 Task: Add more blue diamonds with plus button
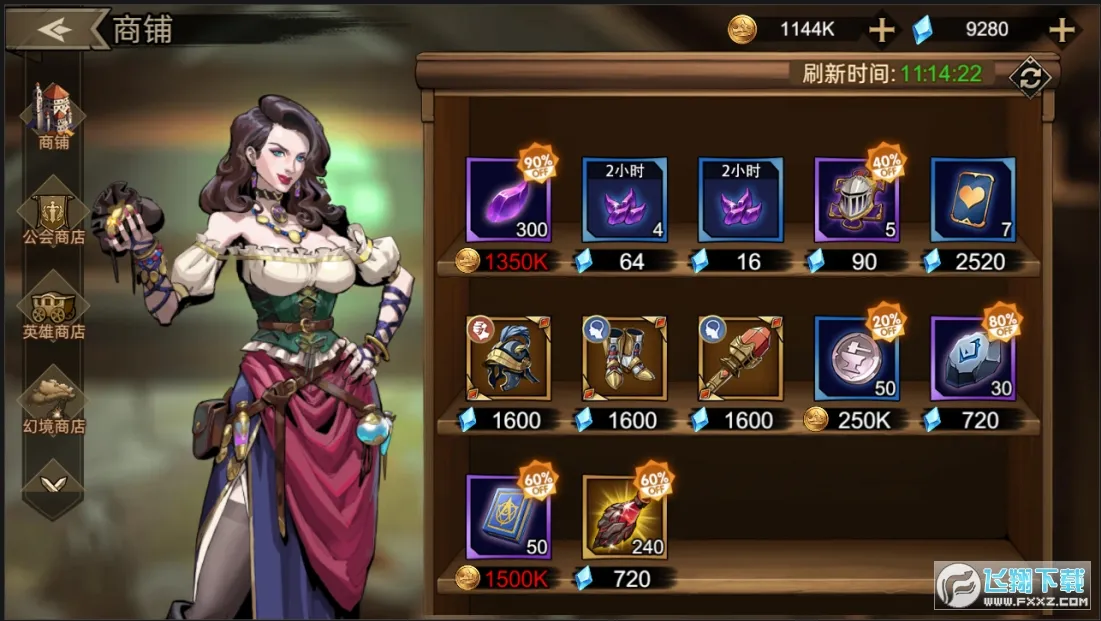[x=1060, y=30]
